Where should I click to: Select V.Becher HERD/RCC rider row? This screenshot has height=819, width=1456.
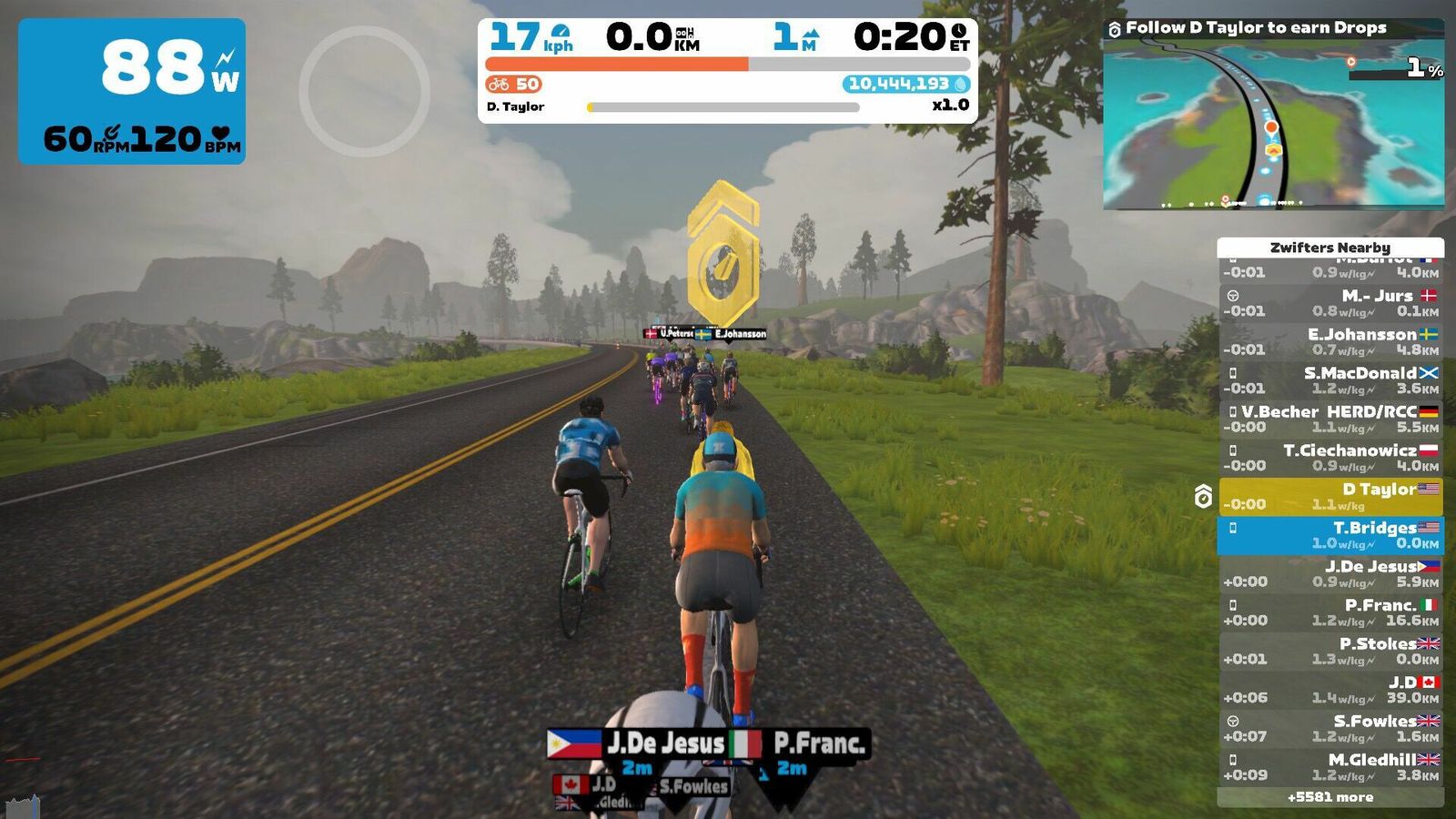(x=1330, y=420)
